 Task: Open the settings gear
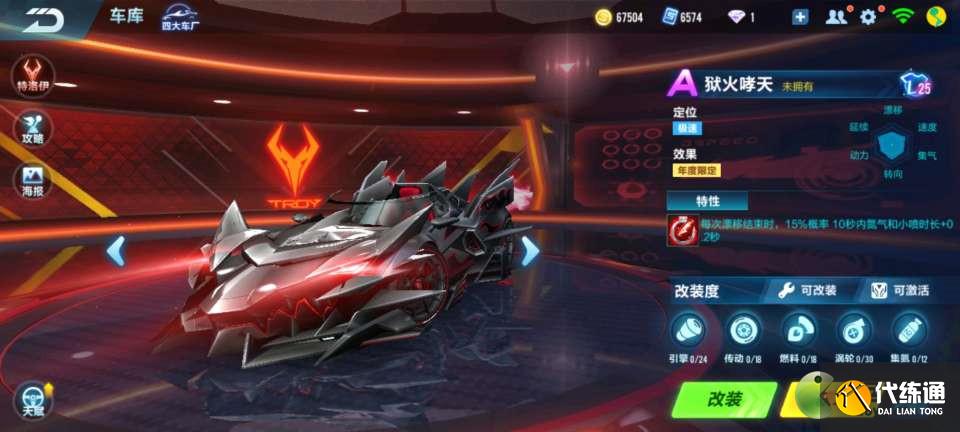point(868,17)
